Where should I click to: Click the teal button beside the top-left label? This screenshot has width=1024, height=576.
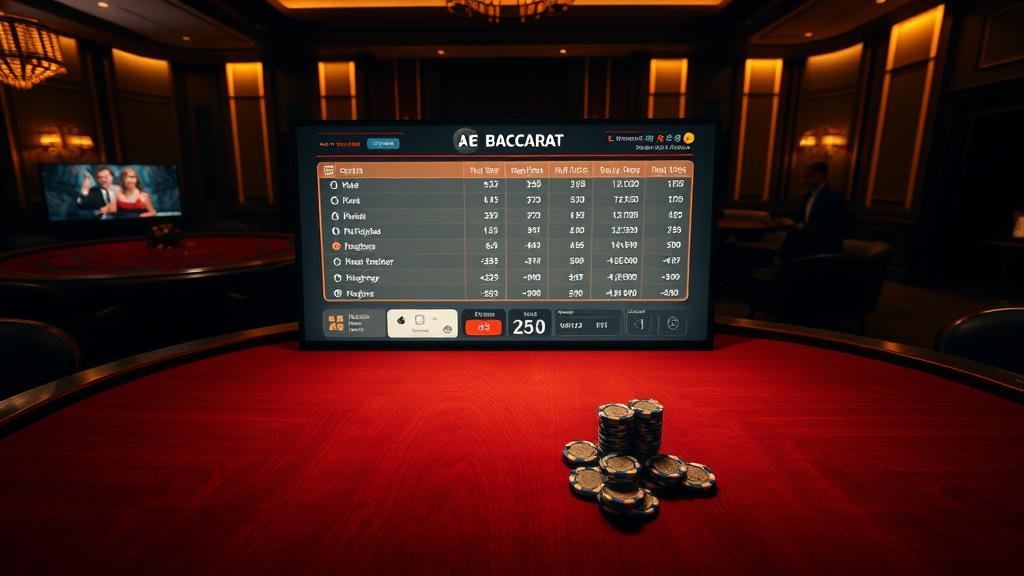(x=381, y=143)
